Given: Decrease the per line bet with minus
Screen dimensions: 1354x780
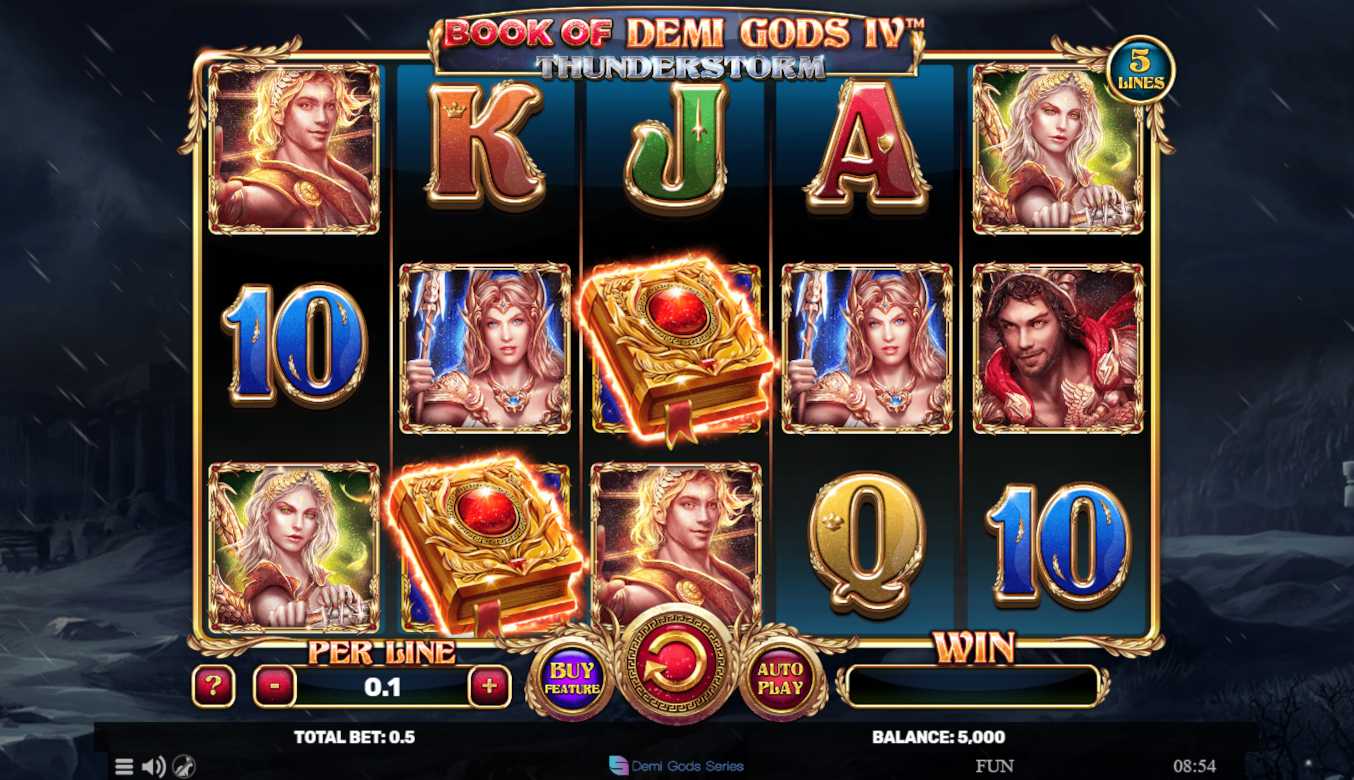Looking at the screenshot, I should coord(274,687).
